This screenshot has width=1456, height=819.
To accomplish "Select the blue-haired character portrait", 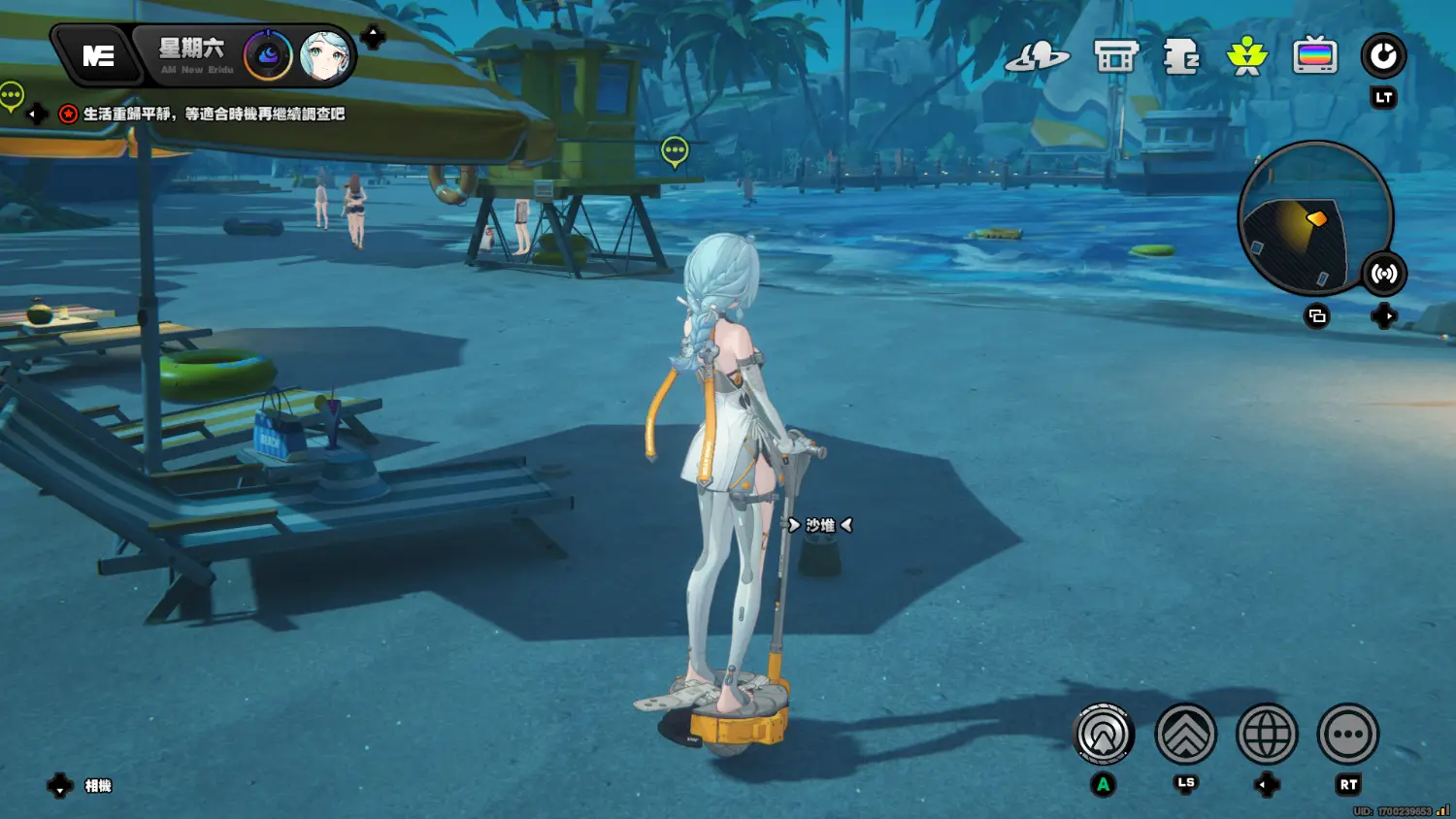I will coord(325,56).
